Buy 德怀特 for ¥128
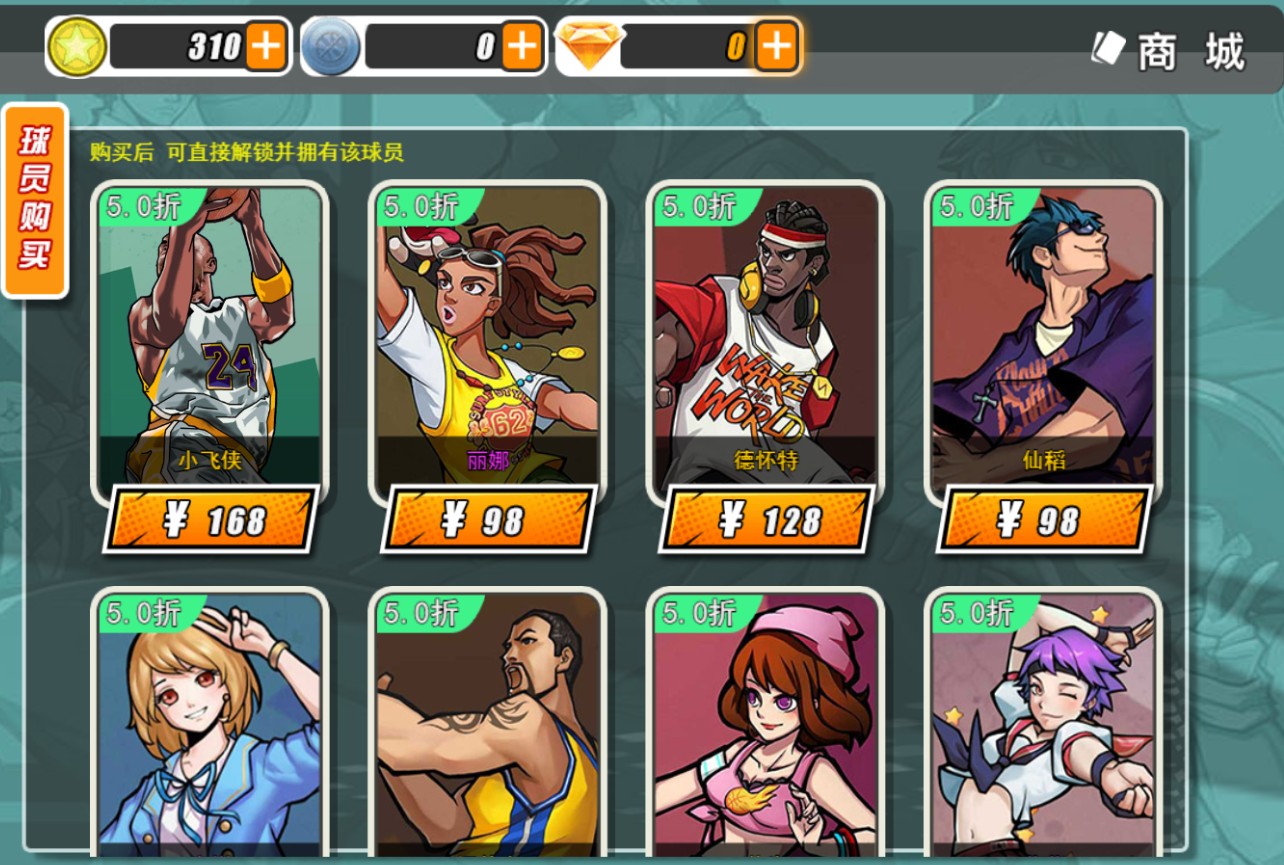The height and width of the screenshot is (865, 1284). click(766, 519)
